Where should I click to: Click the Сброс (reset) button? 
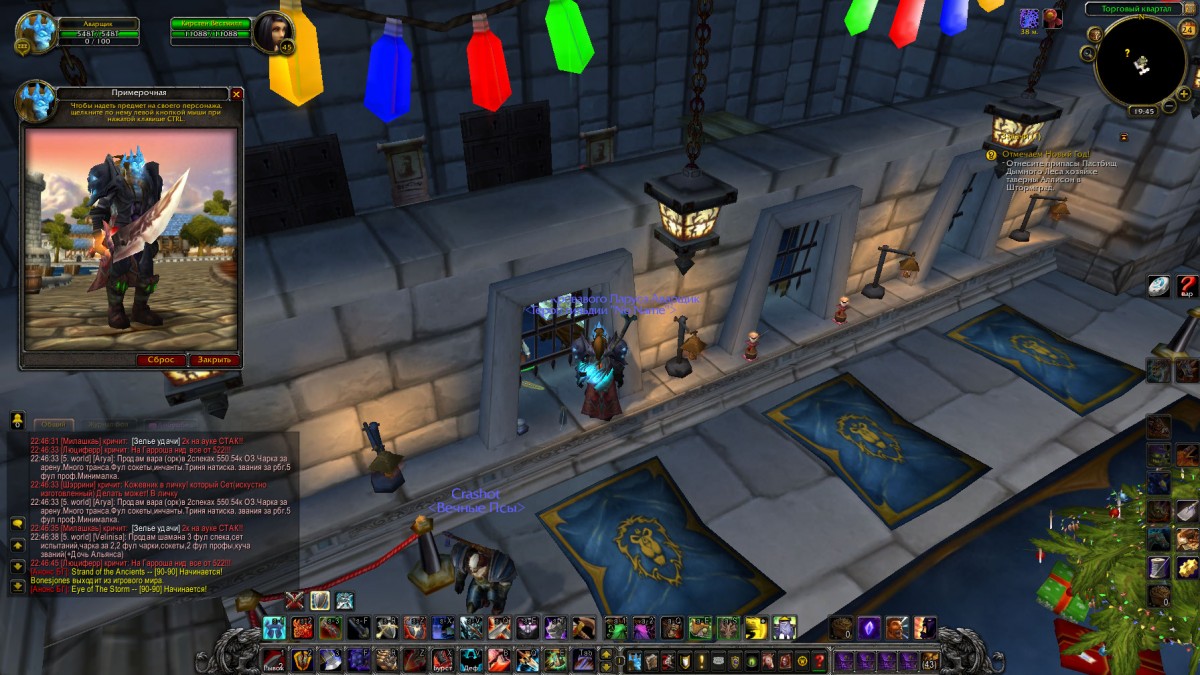point(162,360)
